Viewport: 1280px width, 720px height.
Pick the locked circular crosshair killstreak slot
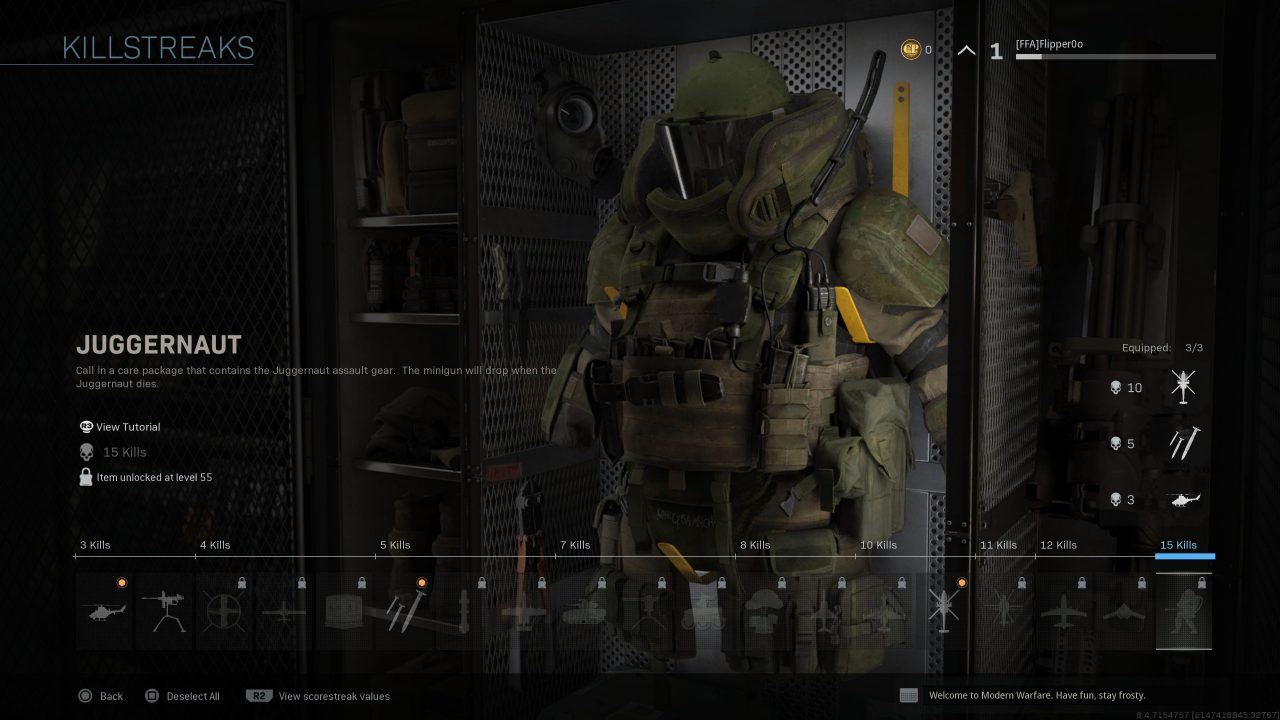tap(224, 611)
